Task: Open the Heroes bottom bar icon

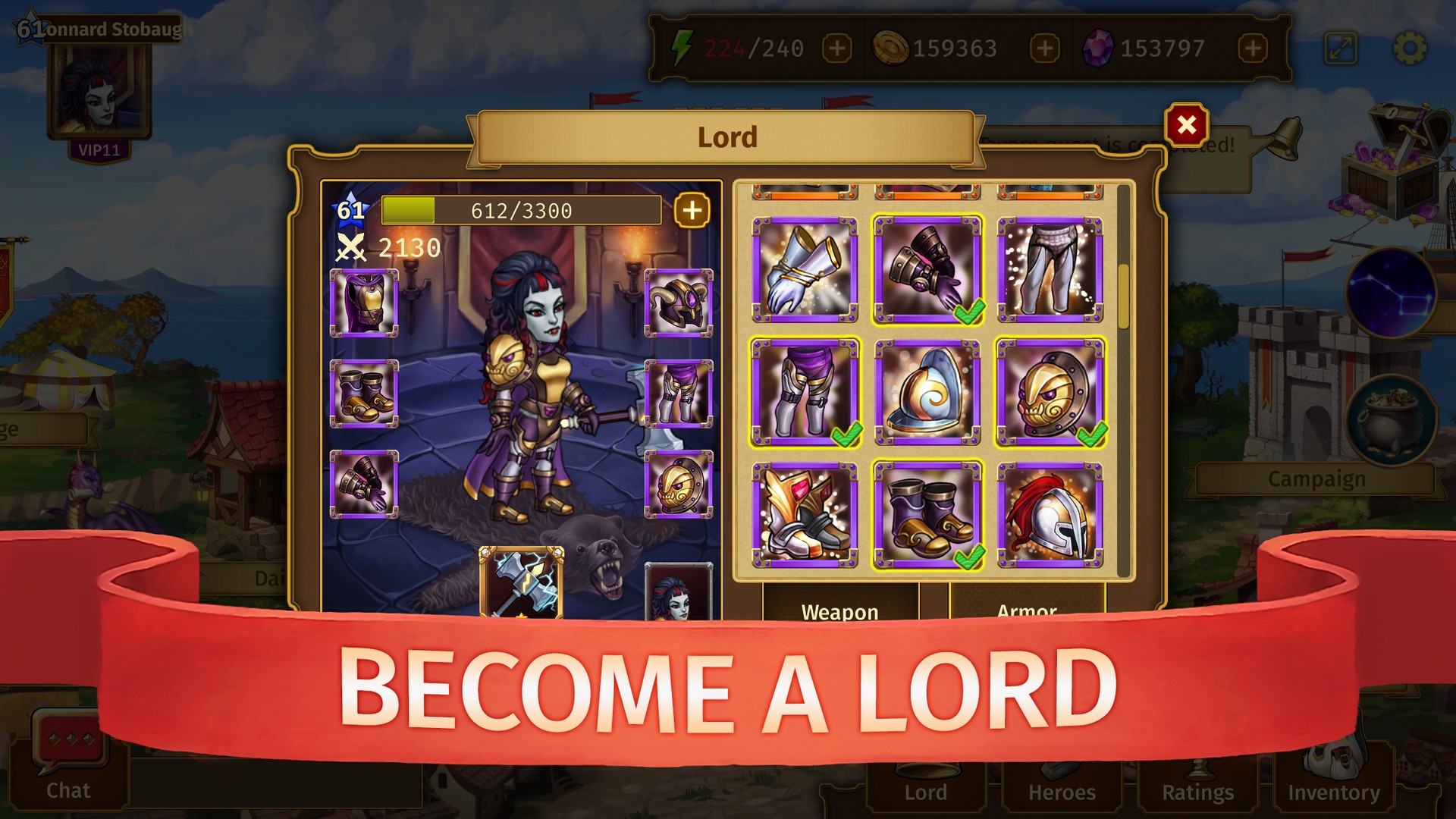Action: 1060,789
